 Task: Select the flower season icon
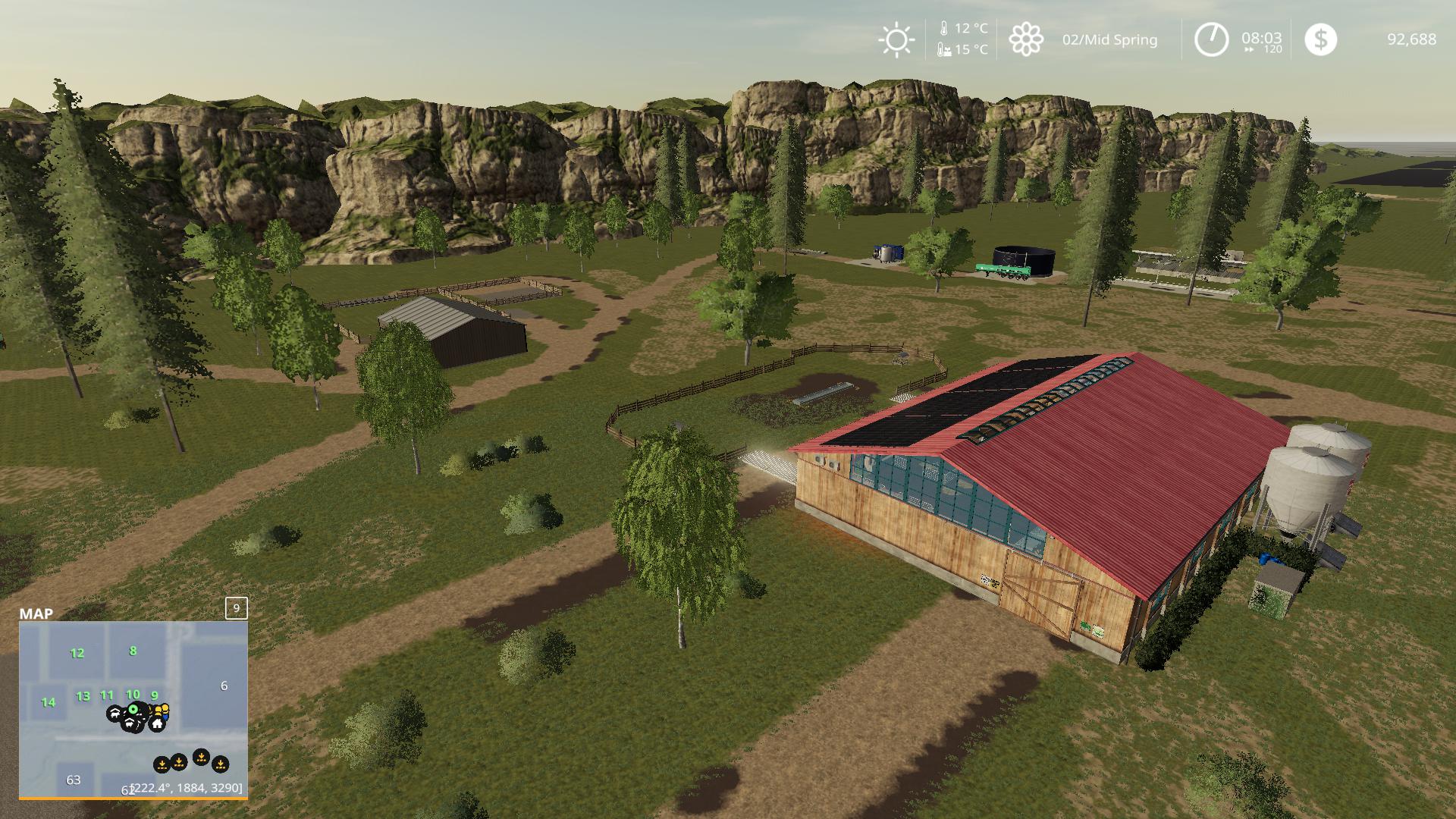tap(1026, 39)
